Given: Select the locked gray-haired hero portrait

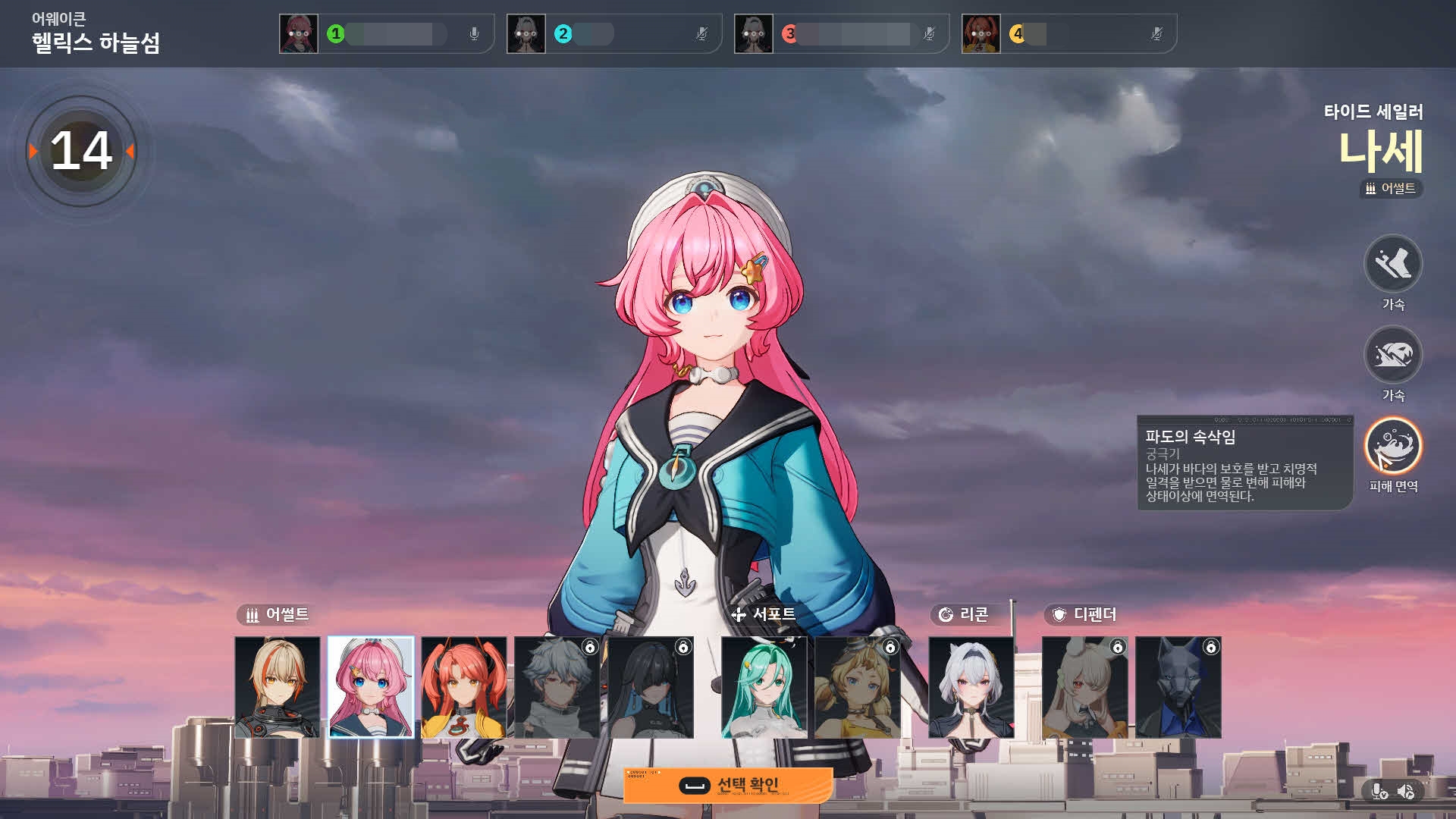Looking at the screenshot, I should 557,687.
